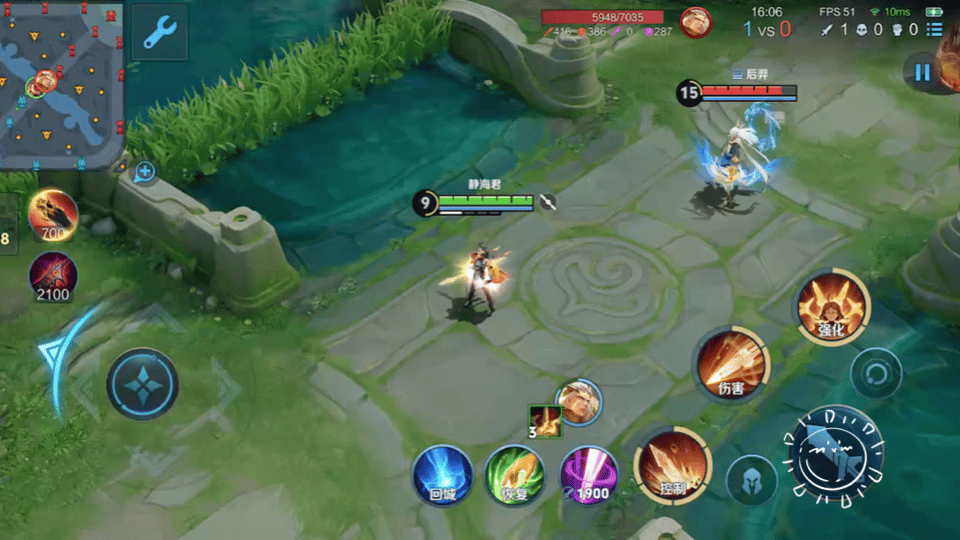
Task: Activate the 回城 recall ability
Action: pyautogui.click(x=442, y=474)
